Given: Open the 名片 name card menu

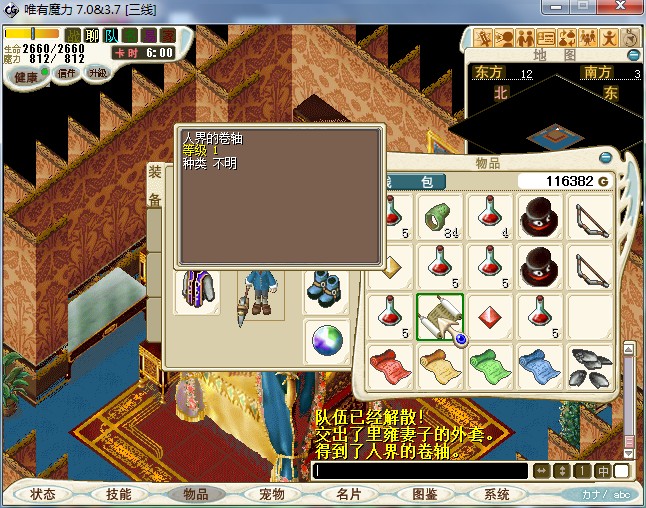Looking at the screenshot, I should pyautogui.click(x=348, y=494).
